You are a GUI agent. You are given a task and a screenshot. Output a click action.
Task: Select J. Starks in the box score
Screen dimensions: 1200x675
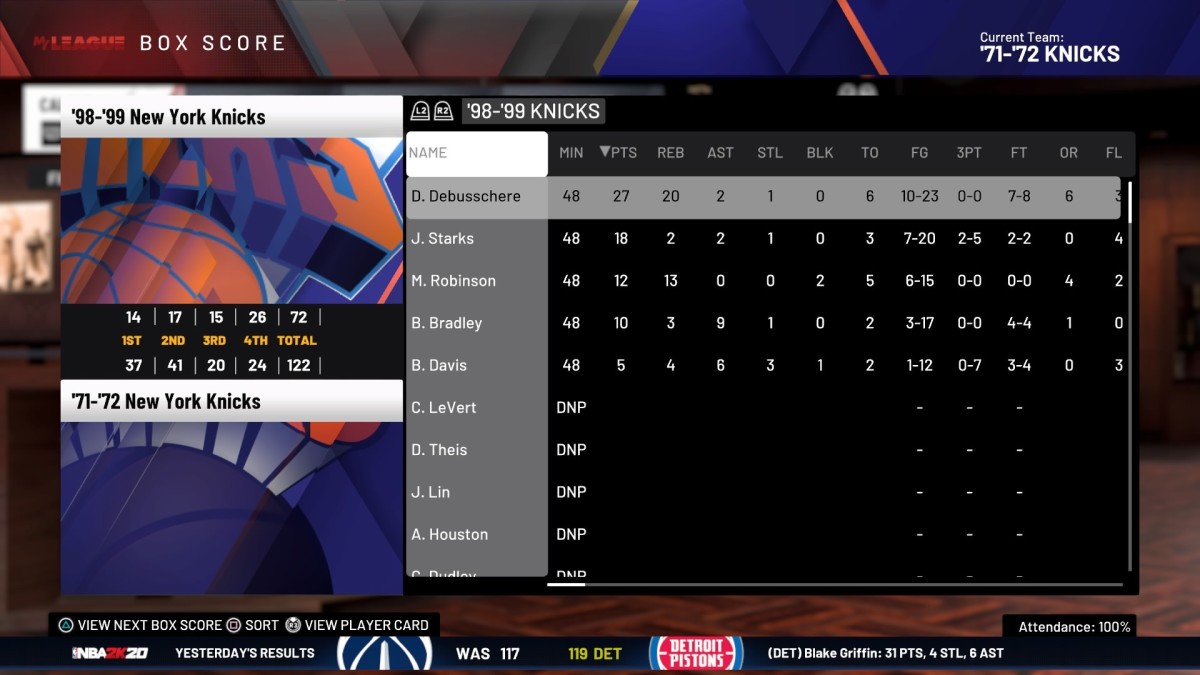pyautogui.click(x=443, y=238)
